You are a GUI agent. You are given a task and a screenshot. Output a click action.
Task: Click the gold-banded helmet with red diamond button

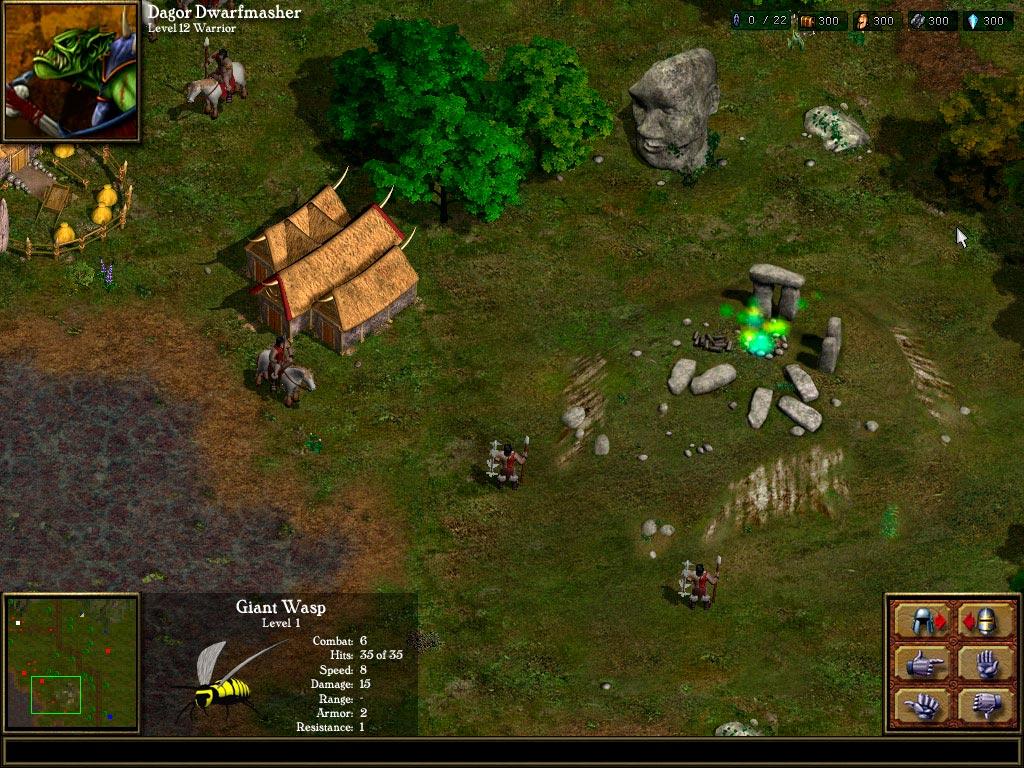(985, 620)
